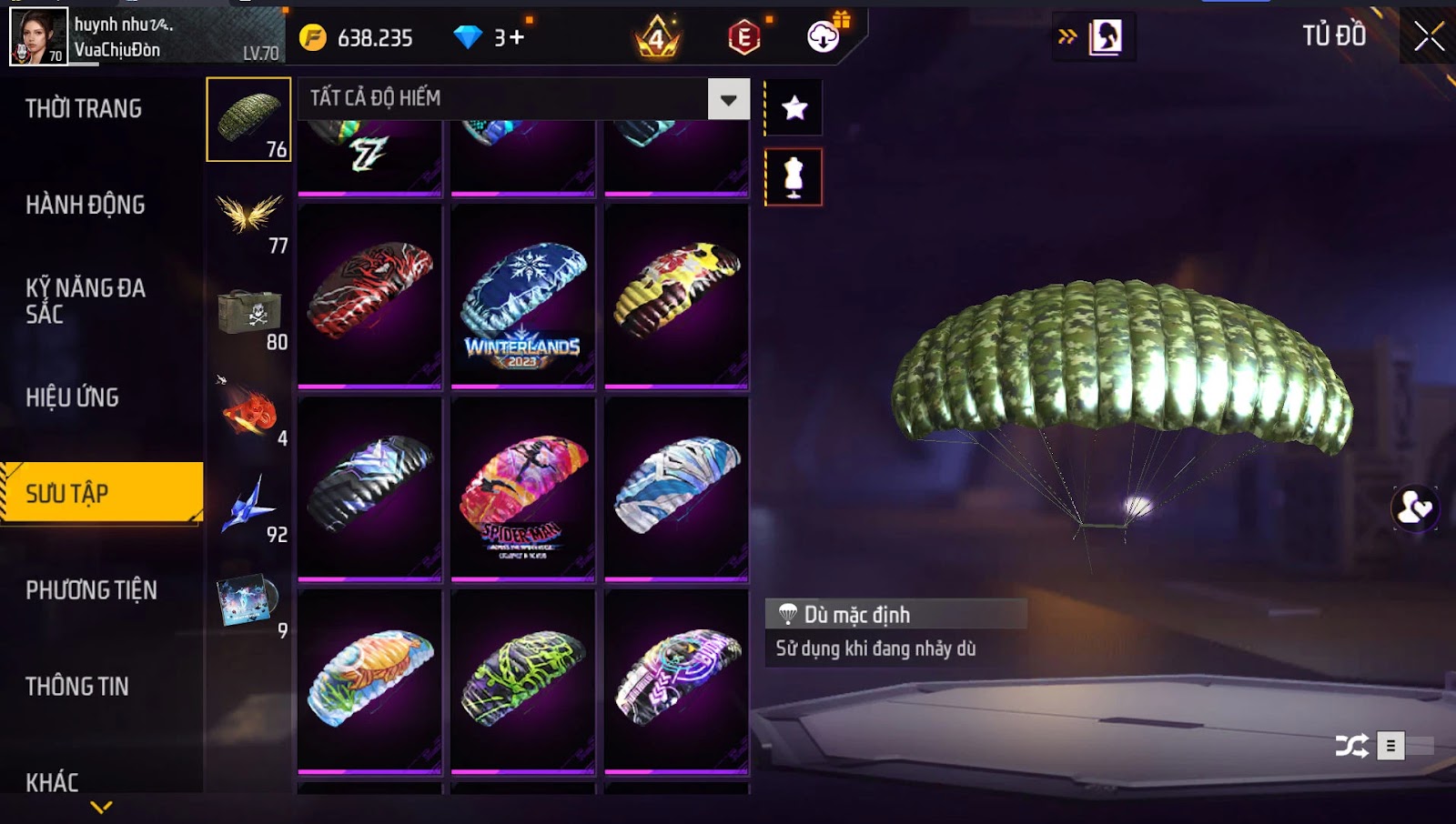The width and height of the screenshot is (1456, 824).
Task: Select the Kỹ Năng Đa Sắc tab
Action: tap(86, 301)
